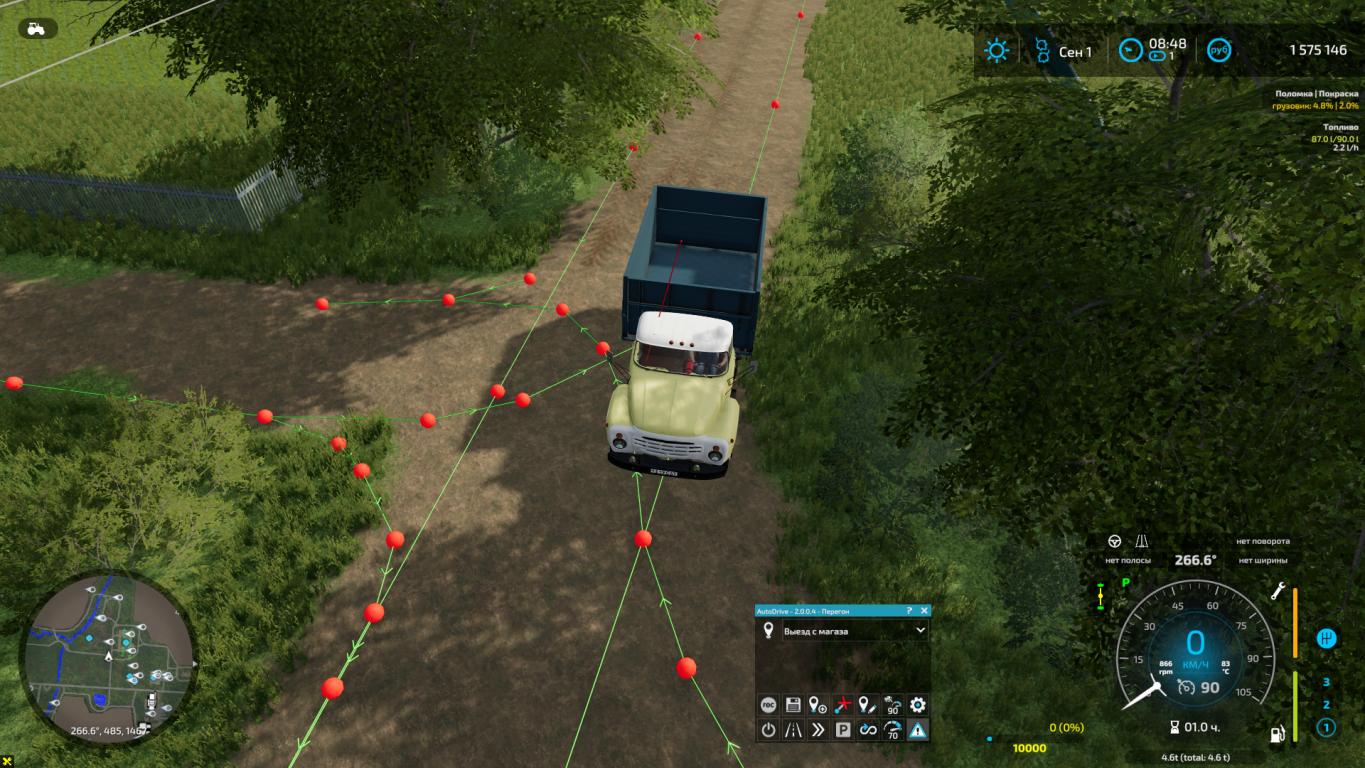Click the speed limit 70 gauge icon

pyautogui.click(x=892, y=730)
